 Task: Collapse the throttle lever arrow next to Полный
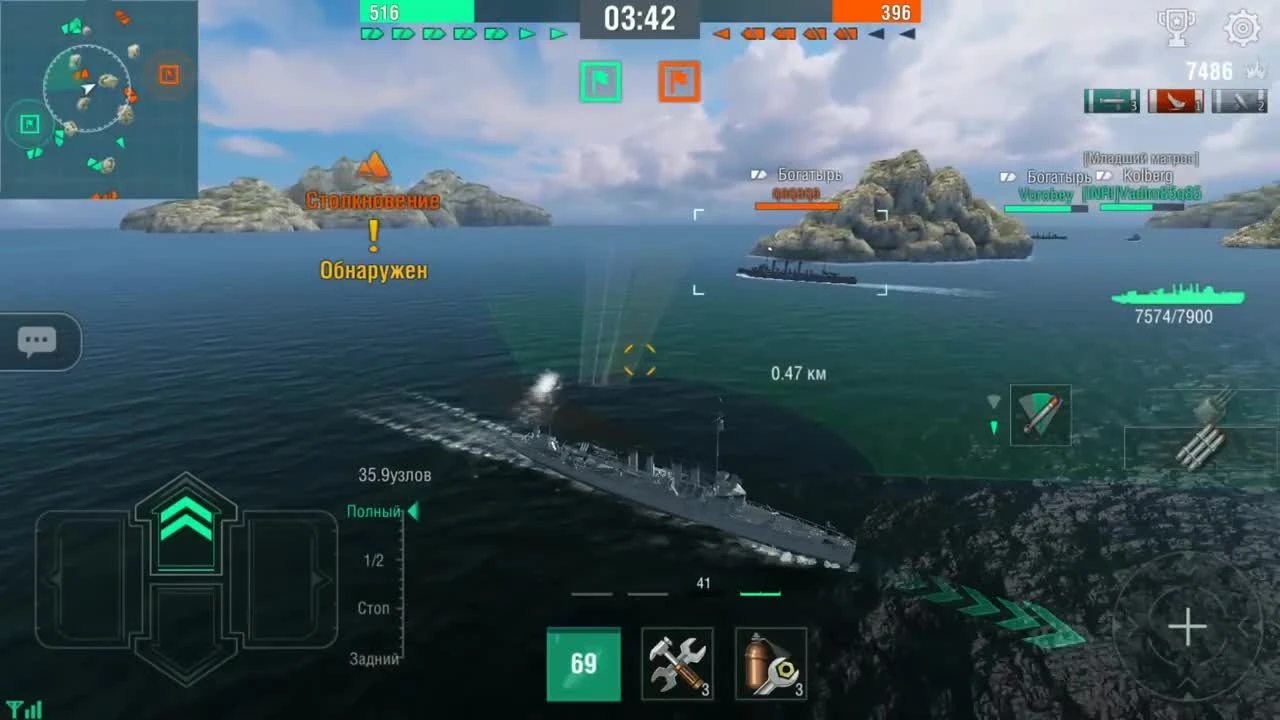(412, 511)
